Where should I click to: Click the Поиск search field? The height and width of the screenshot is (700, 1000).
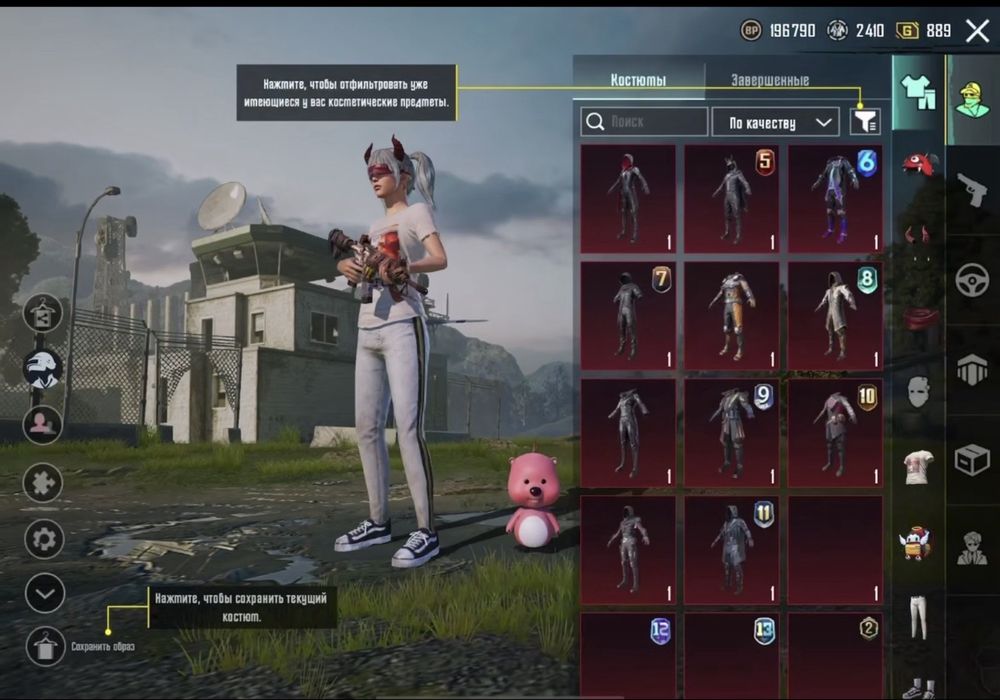tap(644, 122)
